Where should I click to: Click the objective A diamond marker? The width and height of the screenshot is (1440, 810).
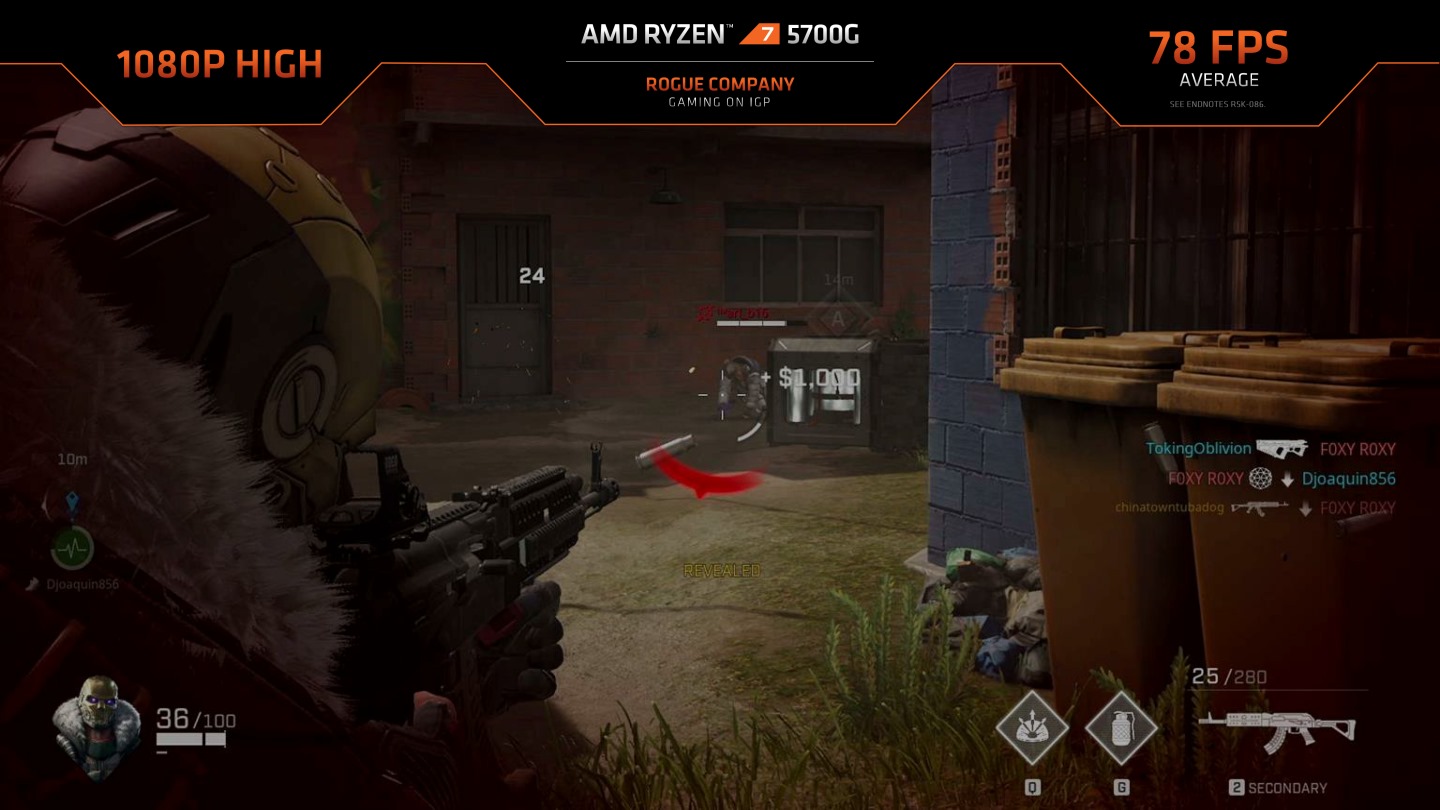coord(838,320)
